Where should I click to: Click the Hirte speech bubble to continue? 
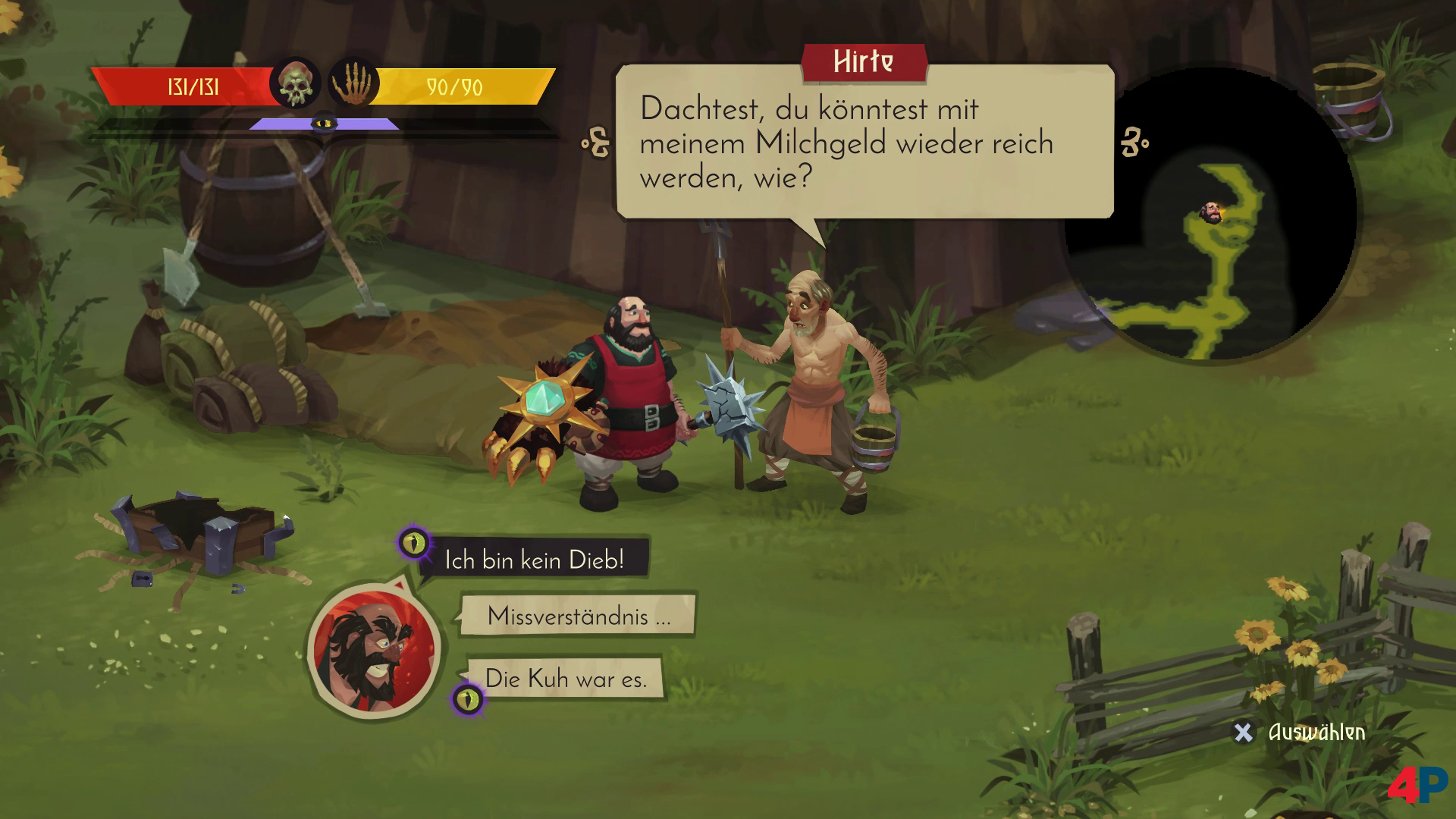864,143
